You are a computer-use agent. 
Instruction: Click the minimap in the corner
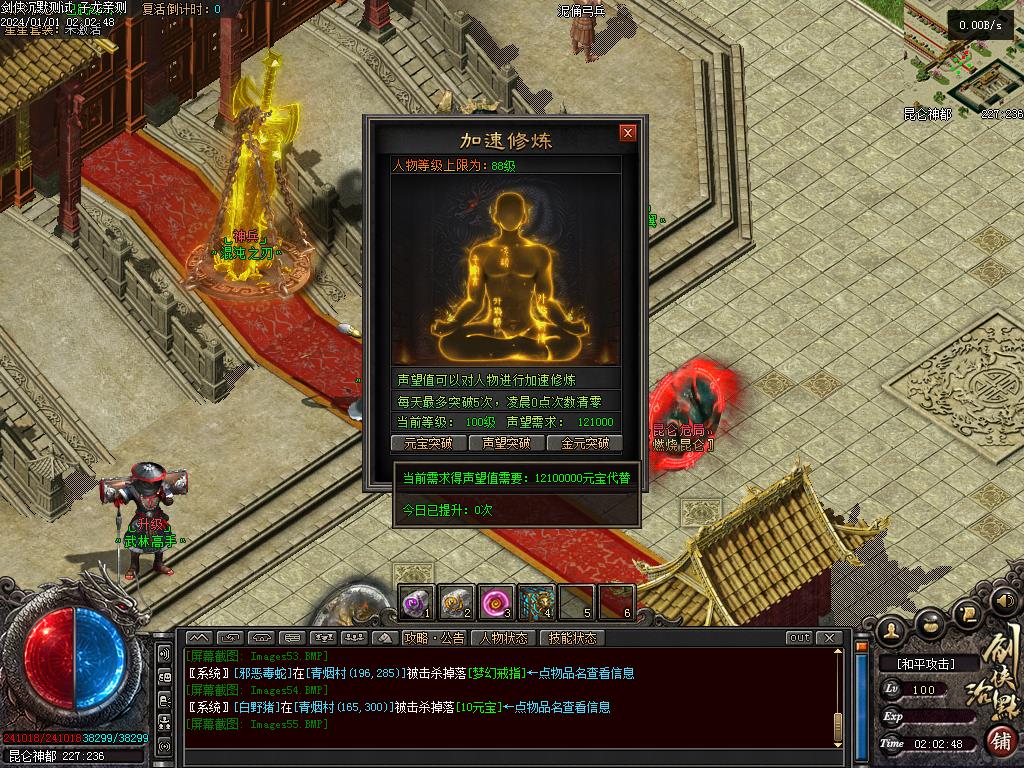(962, 55)
